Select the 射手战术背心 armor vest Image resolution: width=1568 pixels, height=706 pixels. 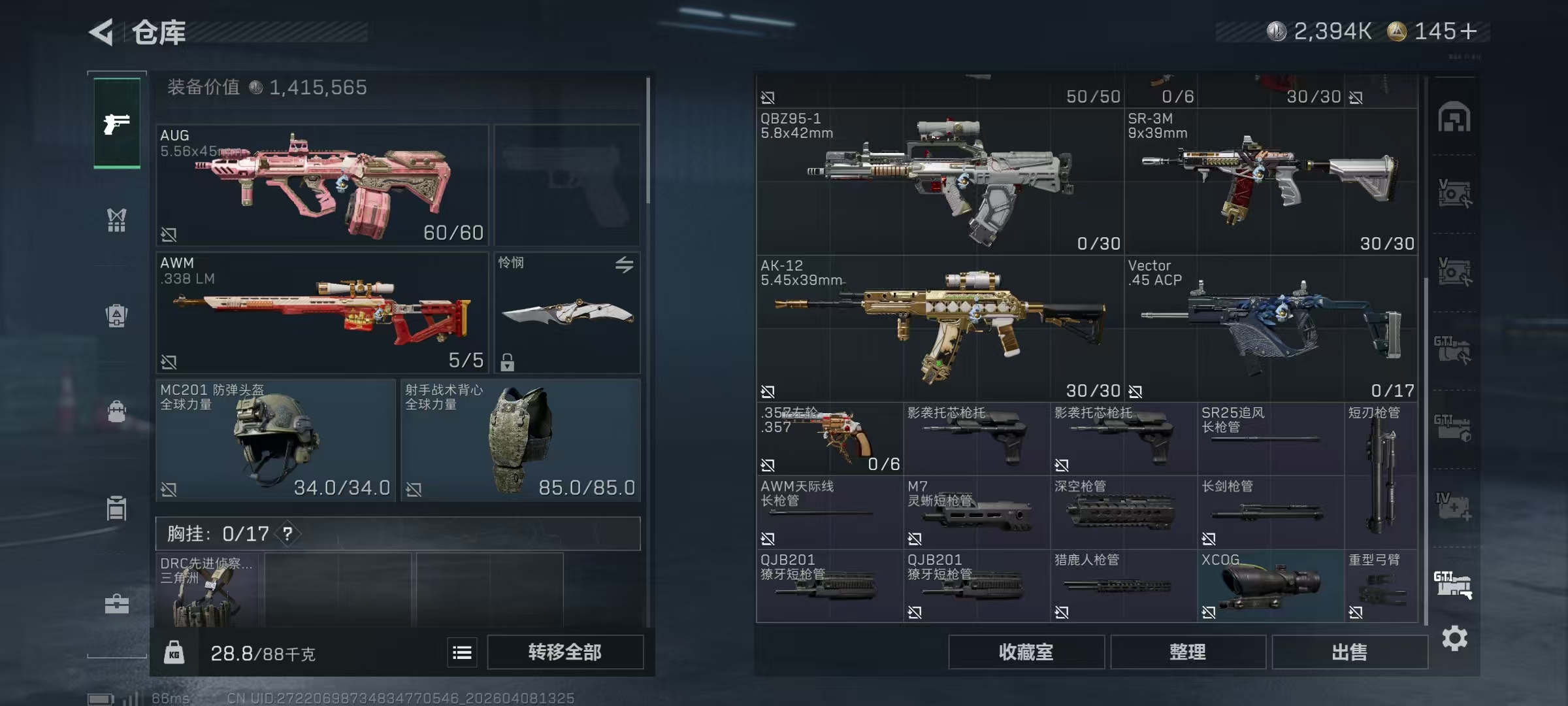[x=520, y=440]
